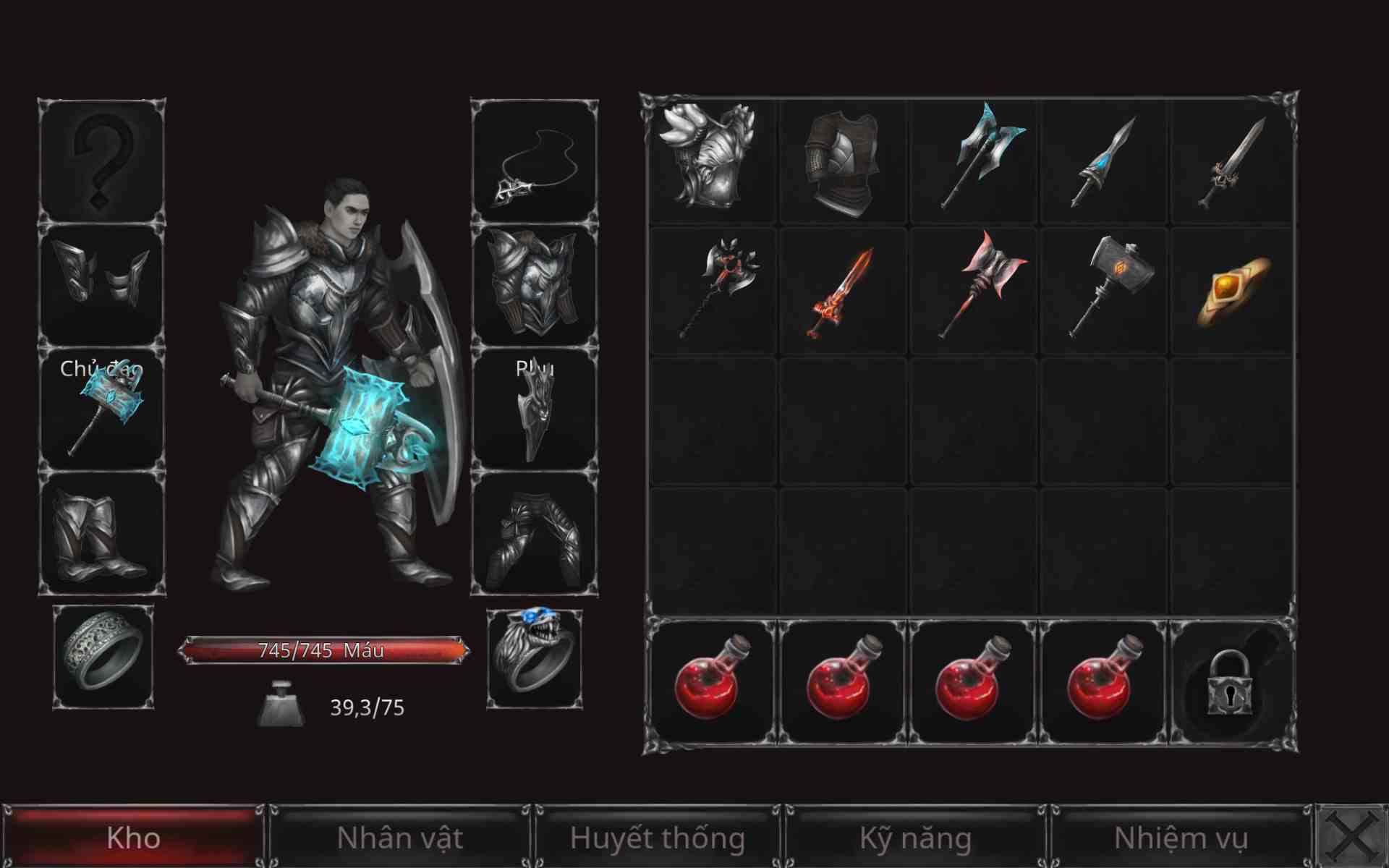This screenshot has height=868, width=1389.
Task: Choose the equipped boots slot
Action: (101, 534)
